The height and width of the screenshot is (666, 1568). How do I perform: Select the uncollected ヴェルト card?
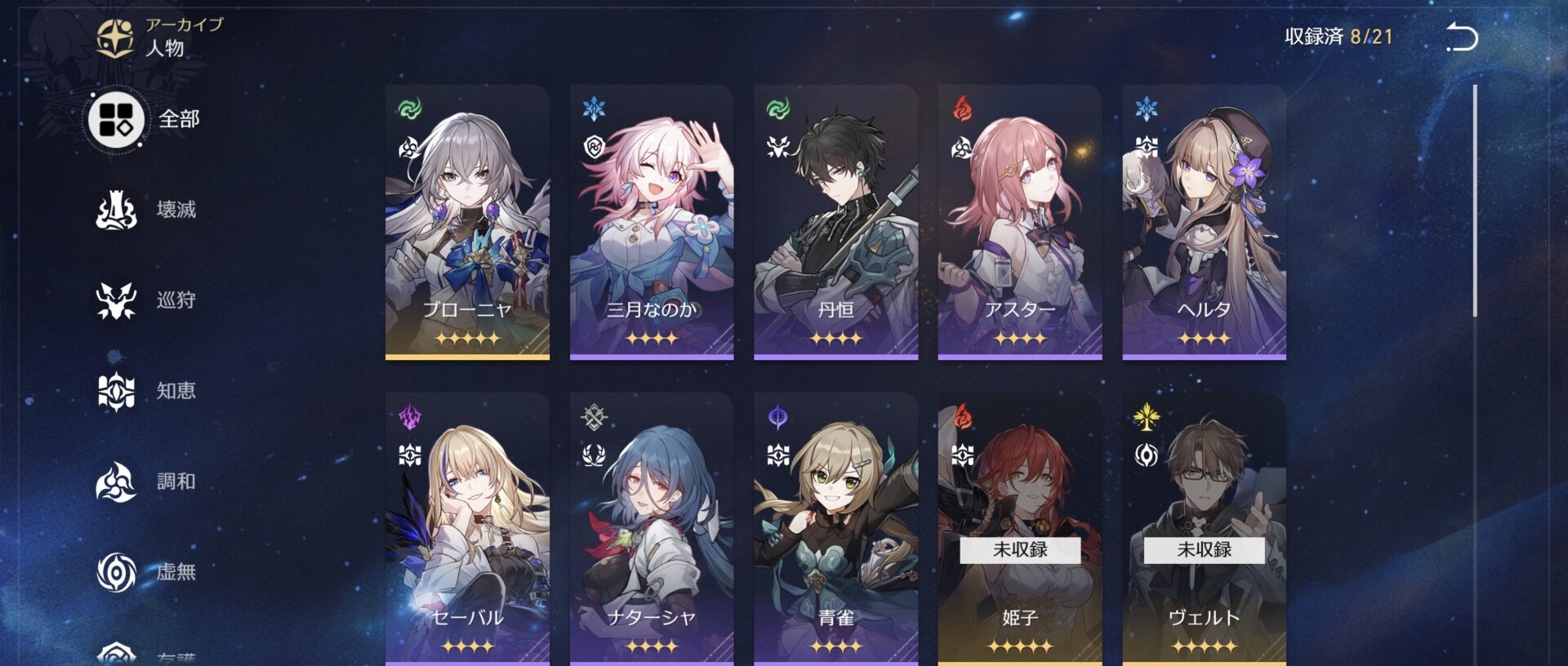[1204, 529]
